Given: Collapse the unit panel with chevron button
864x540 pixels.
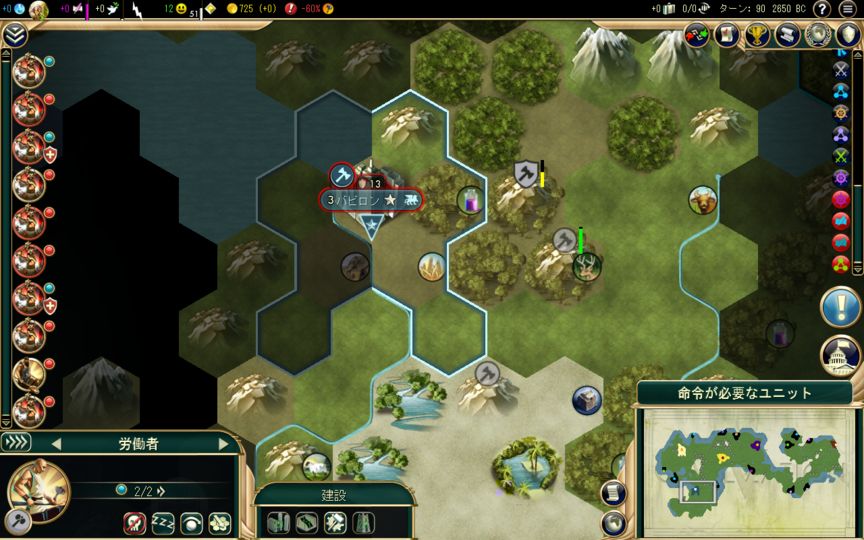Looking at the screenshot, I should tap(17, 442).
